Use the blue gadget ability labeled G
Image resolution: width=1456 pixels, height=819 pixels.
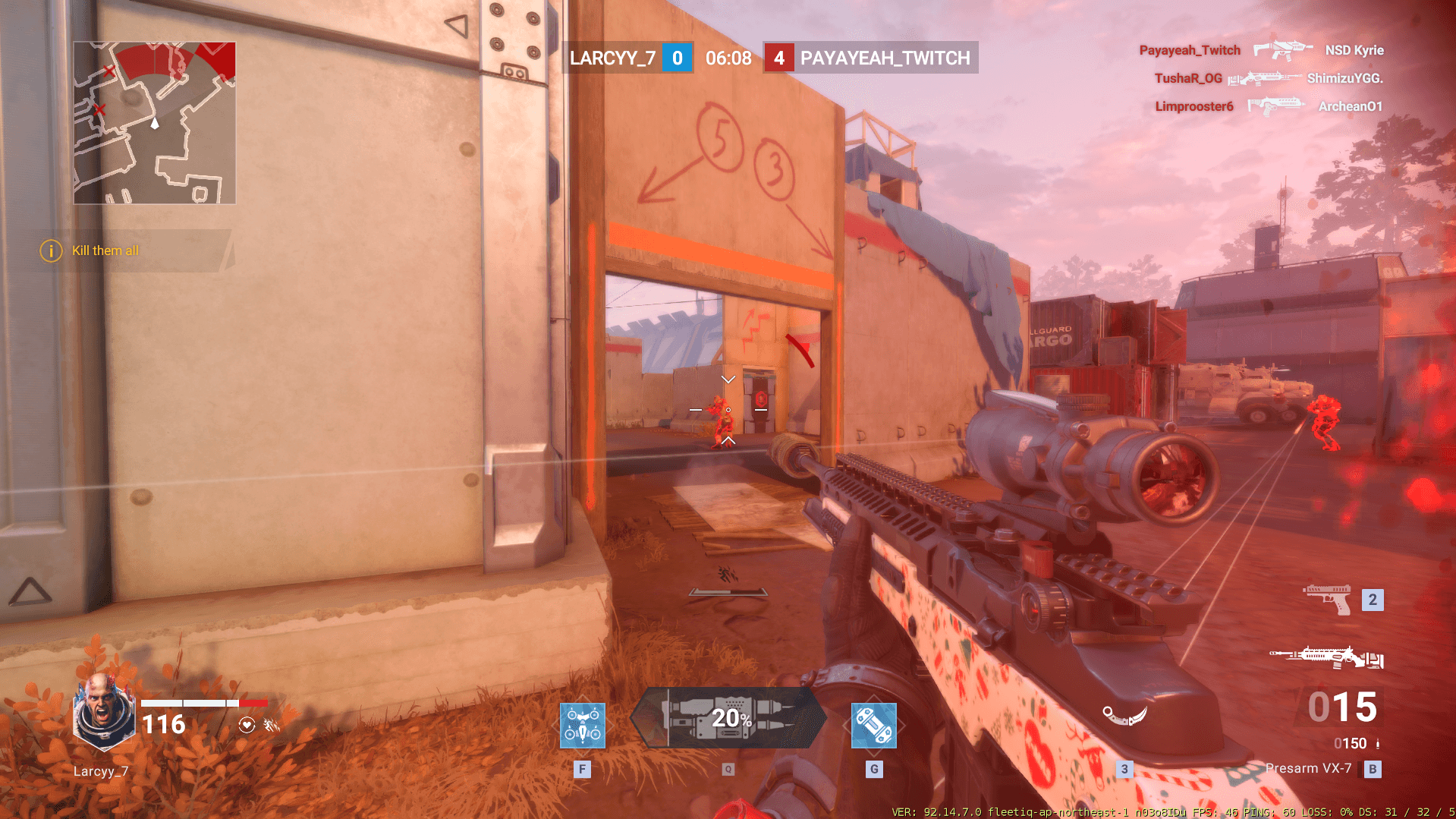tap(873, 726)
